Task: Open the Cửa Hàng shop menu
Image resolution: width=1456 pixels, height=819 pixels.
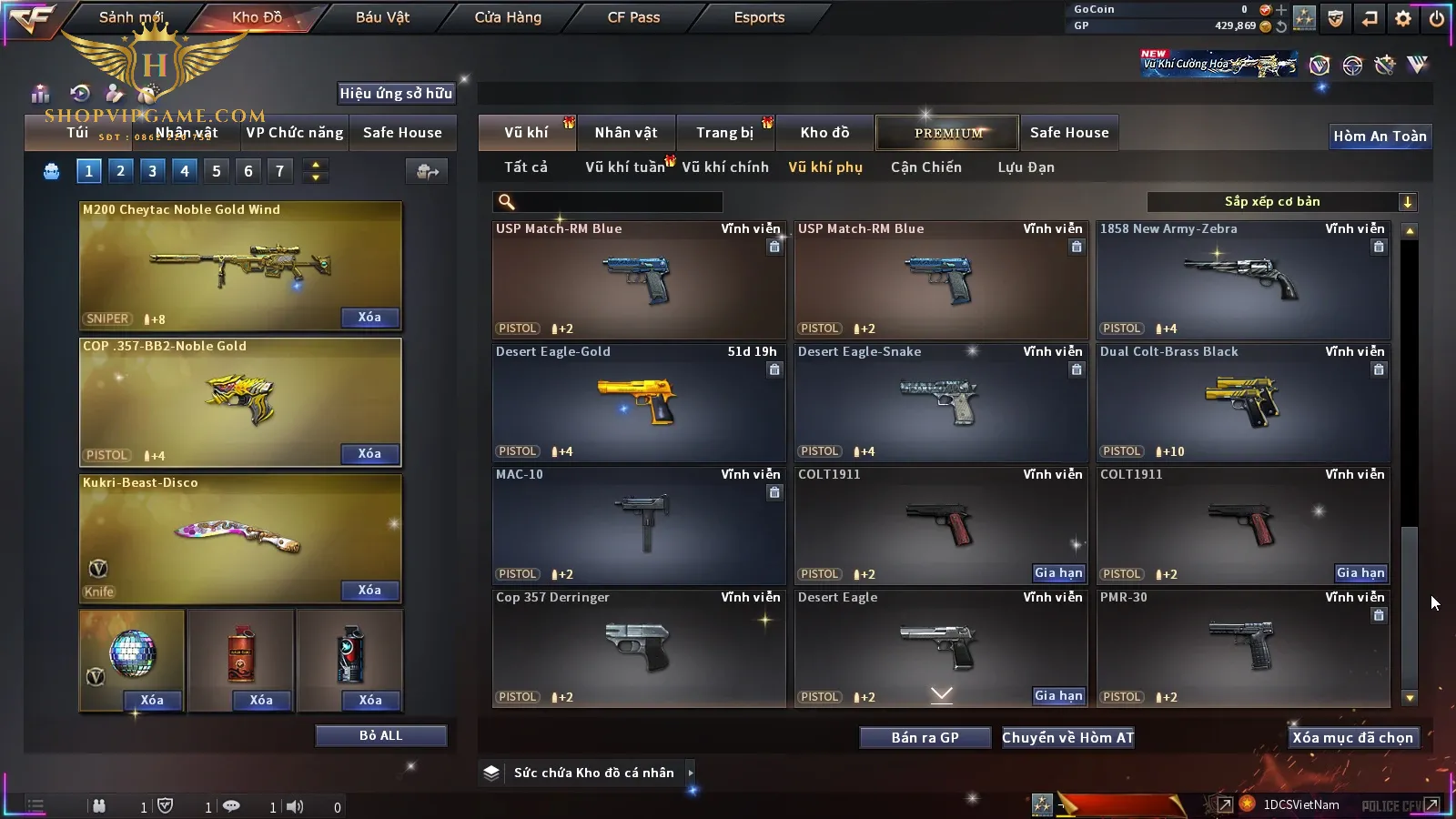Action: pos(508,17)
